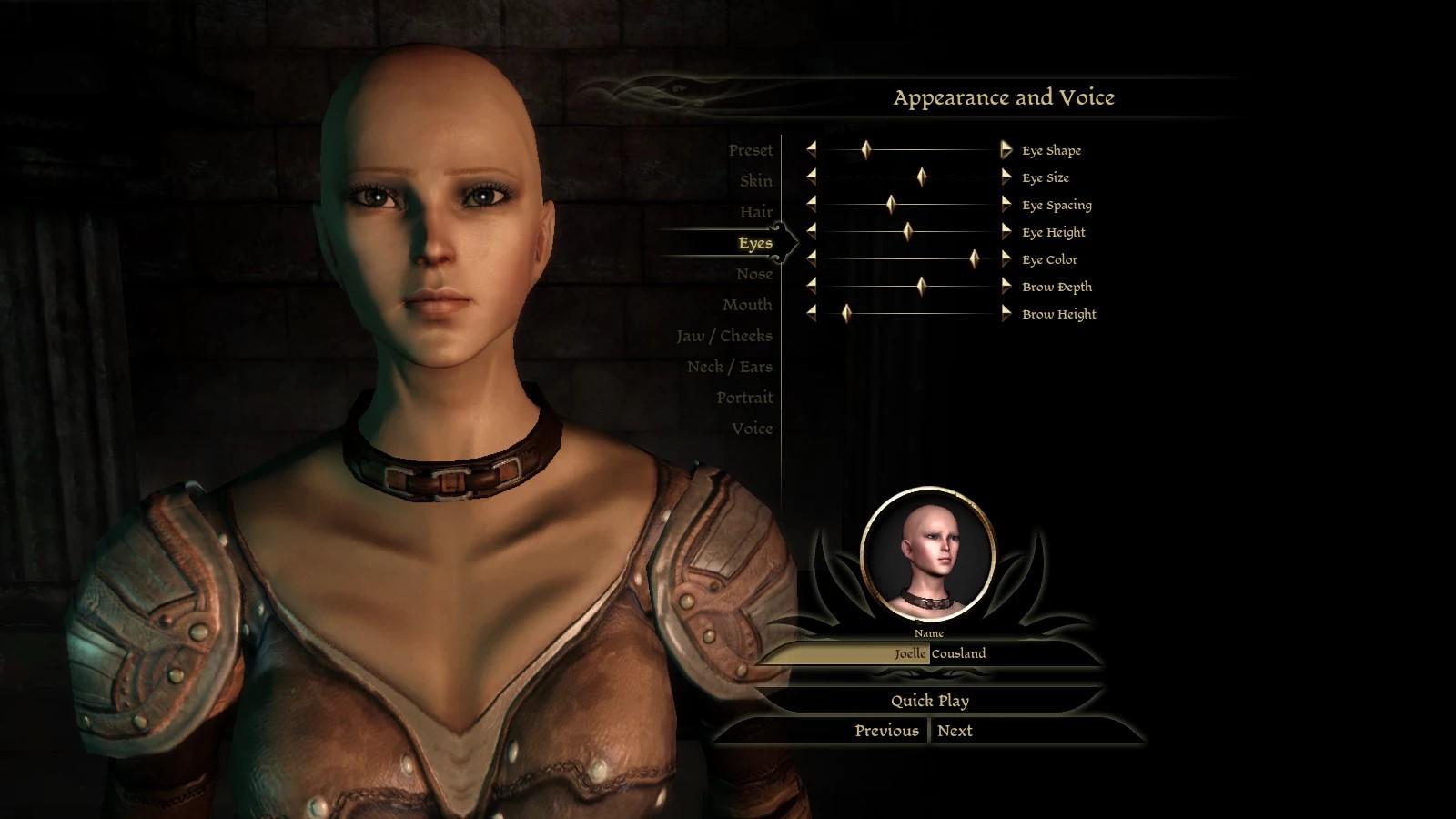This screenshot has height=819, width=1456.
Task: Click the Eye Shape right arrow
Action: [1006, 149]
